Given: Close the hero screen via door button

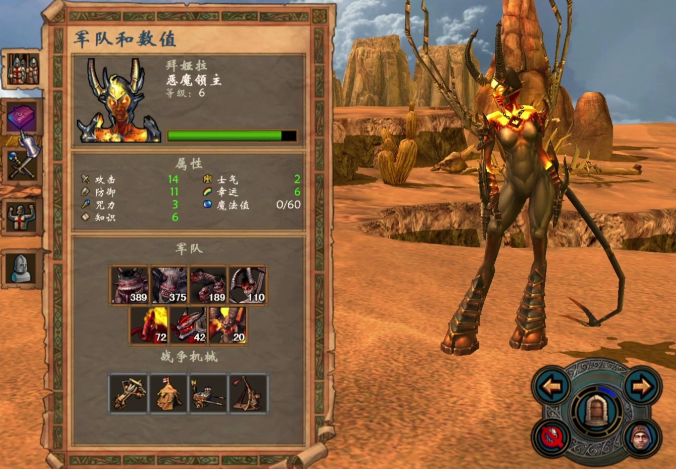Looking at the screenshot, I should click(x=596, y=410).
